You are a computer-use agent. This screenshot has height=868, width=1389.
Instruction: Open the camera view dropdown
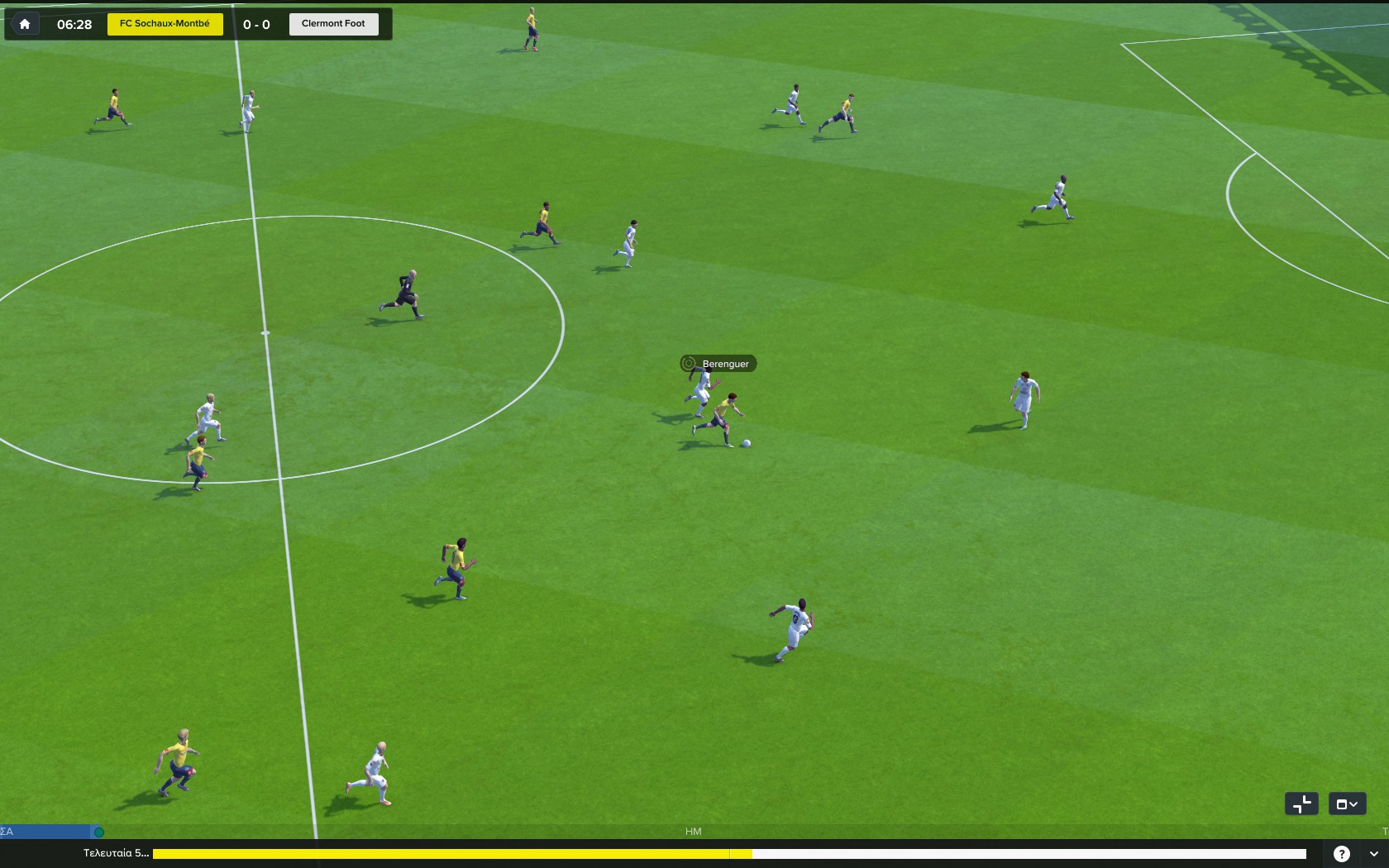pos(1347,804)
